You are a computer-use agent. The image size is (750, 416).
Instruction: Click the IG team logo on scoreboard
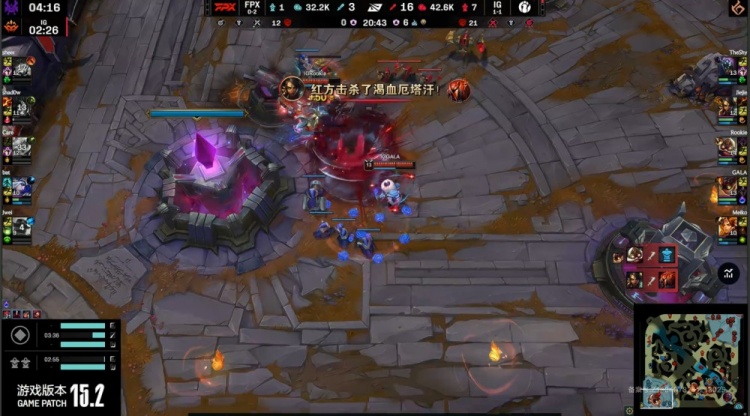523,7
